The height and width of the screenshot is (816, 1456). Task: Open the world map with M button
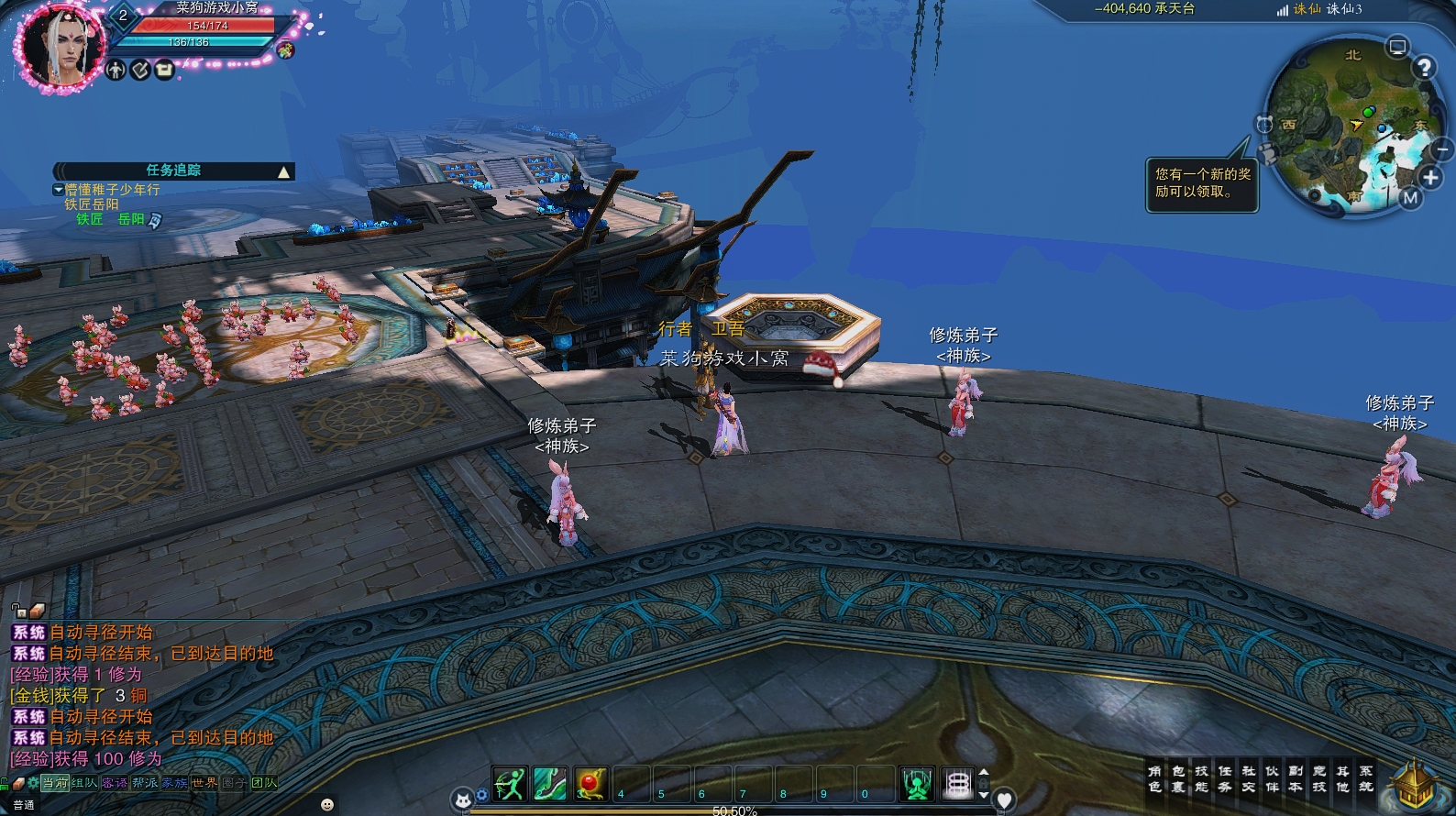pos(1410,197)
